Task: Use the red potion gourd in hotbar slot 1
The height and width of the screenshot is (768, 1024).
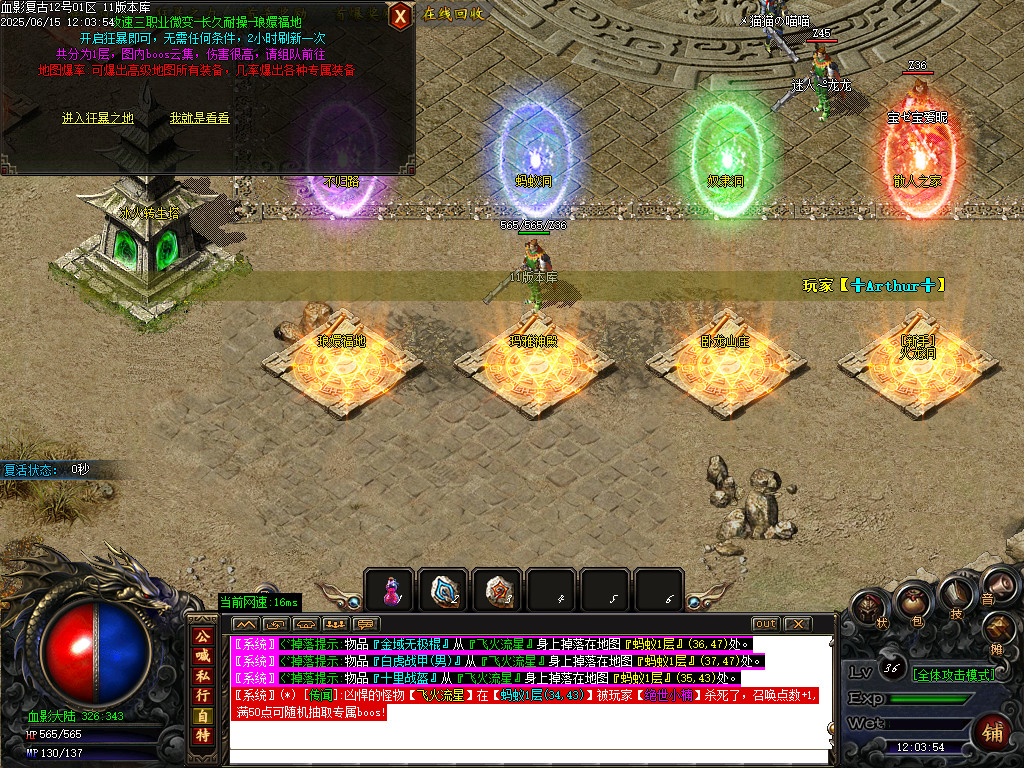Action: click(x=389, y=591)
